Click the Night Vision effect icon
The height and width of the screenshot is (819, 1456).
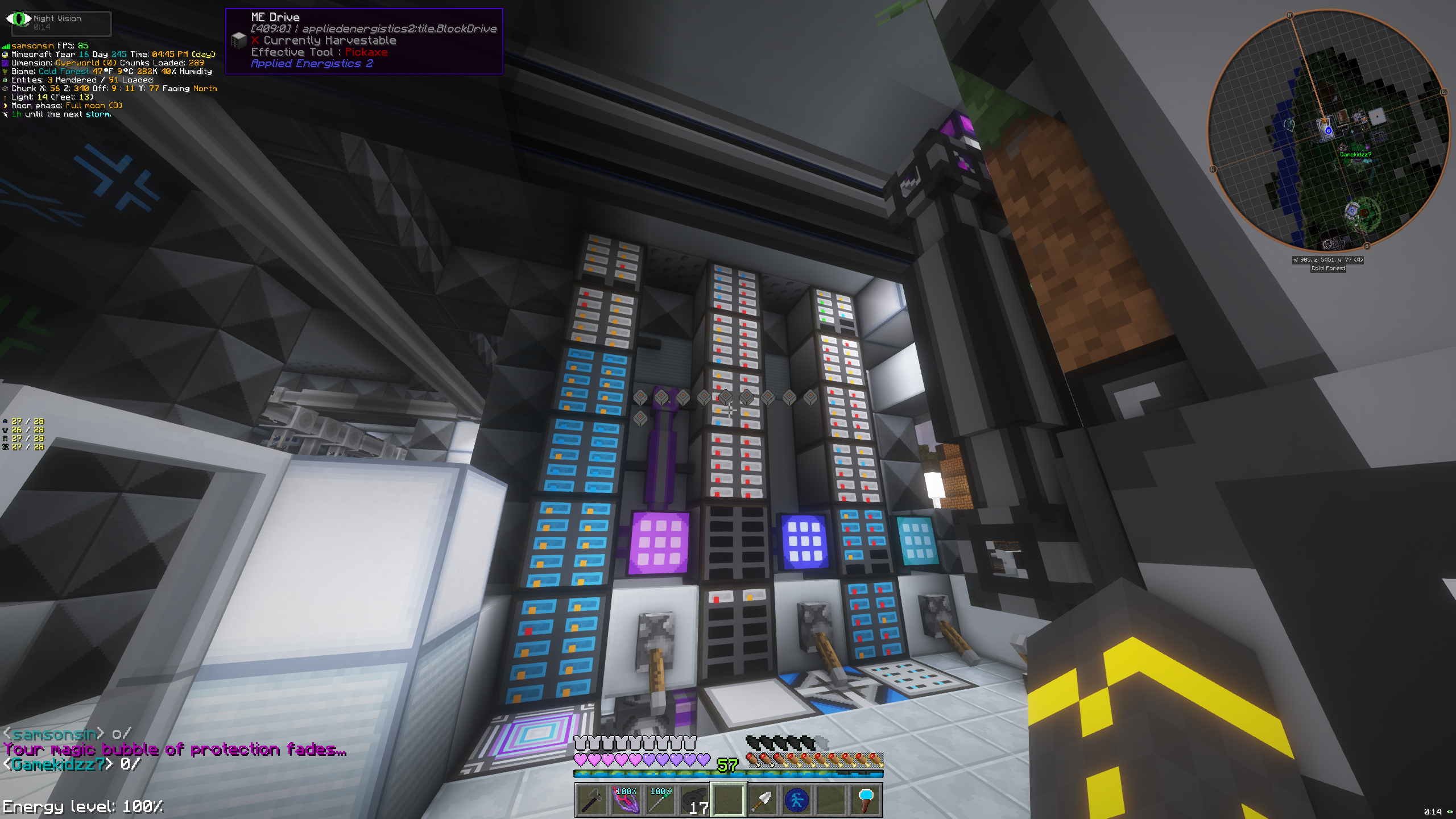[19, 19]
